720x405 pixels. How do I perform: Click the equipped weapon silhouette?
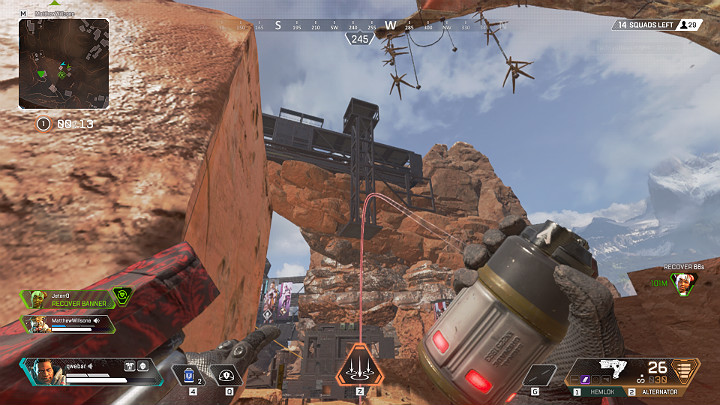point(608,368)
